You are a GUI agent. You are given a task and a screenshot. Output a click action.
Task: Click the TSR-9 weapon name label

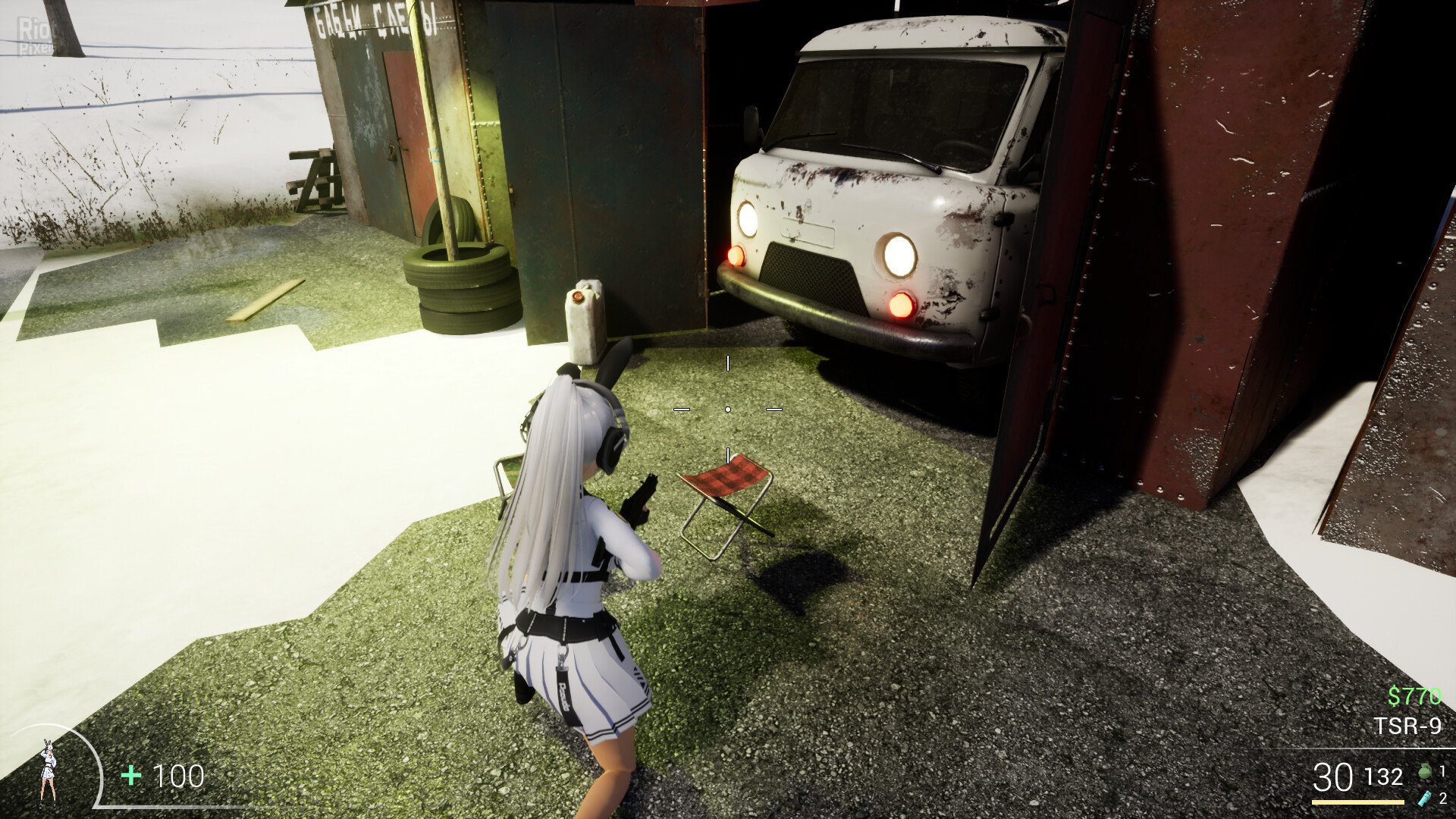point(1407,726)
